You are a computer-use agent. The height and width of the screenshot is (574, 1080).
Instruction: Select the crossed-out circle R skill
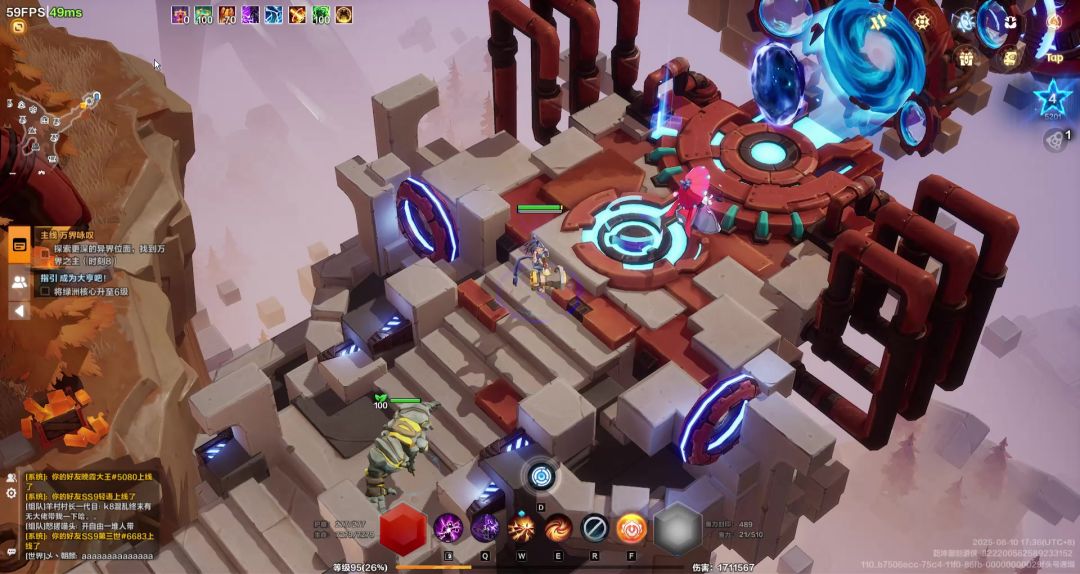[595, 527]
